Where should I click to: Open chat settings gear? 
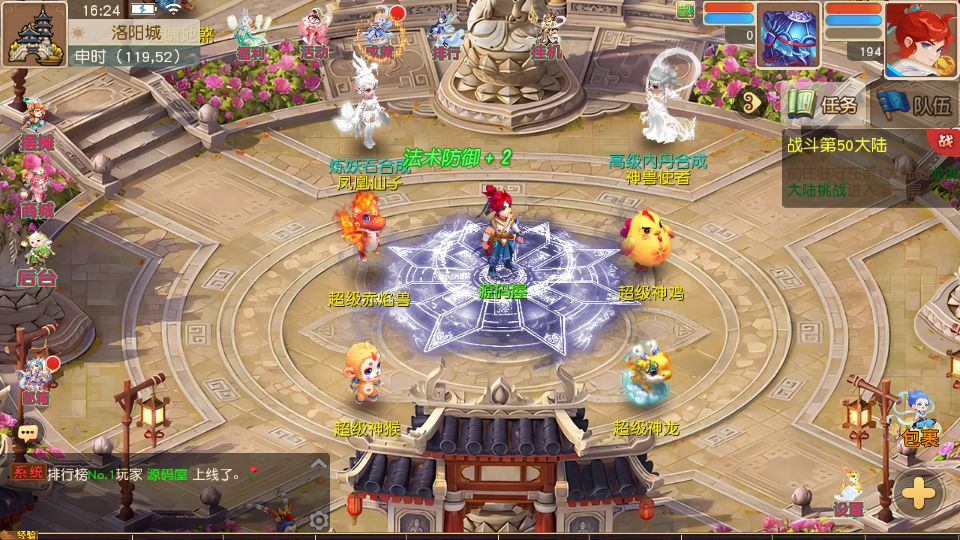pos(318,519)
